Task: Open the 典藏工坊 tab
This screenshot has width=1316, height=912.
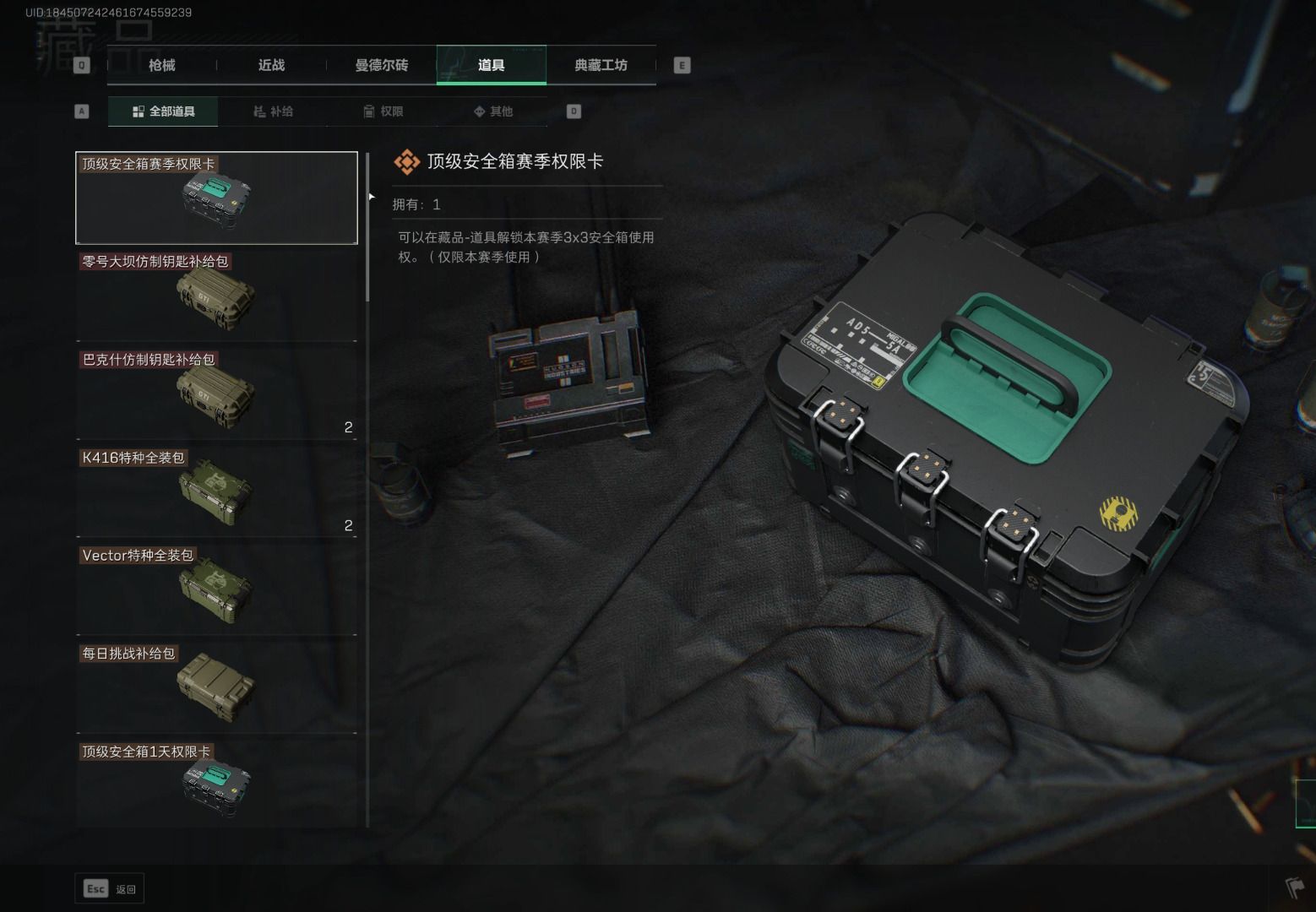Action: [x=601, y=65]
